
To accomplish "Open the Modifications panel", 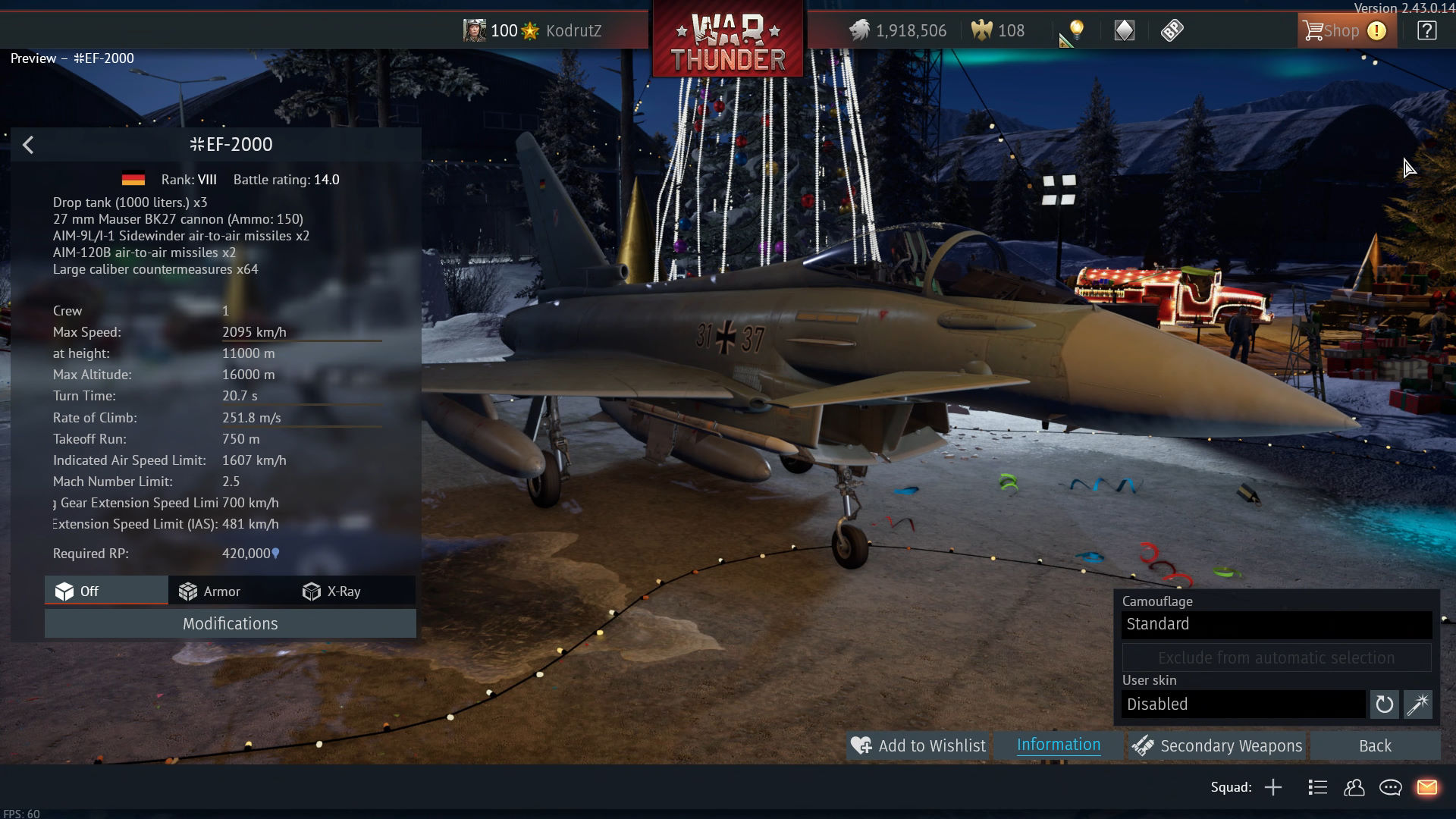I will 230,623.
